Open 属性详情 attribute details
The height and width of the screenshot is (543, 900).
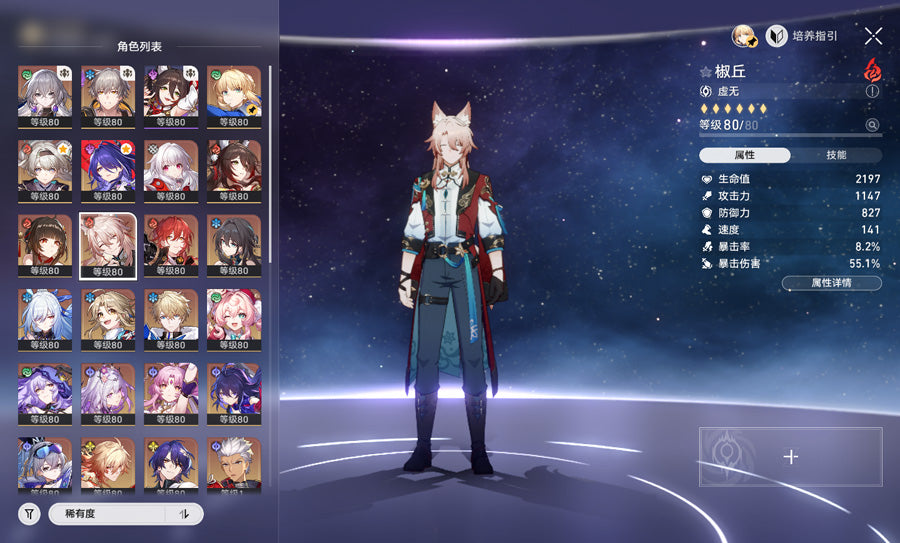click(831, 283)
